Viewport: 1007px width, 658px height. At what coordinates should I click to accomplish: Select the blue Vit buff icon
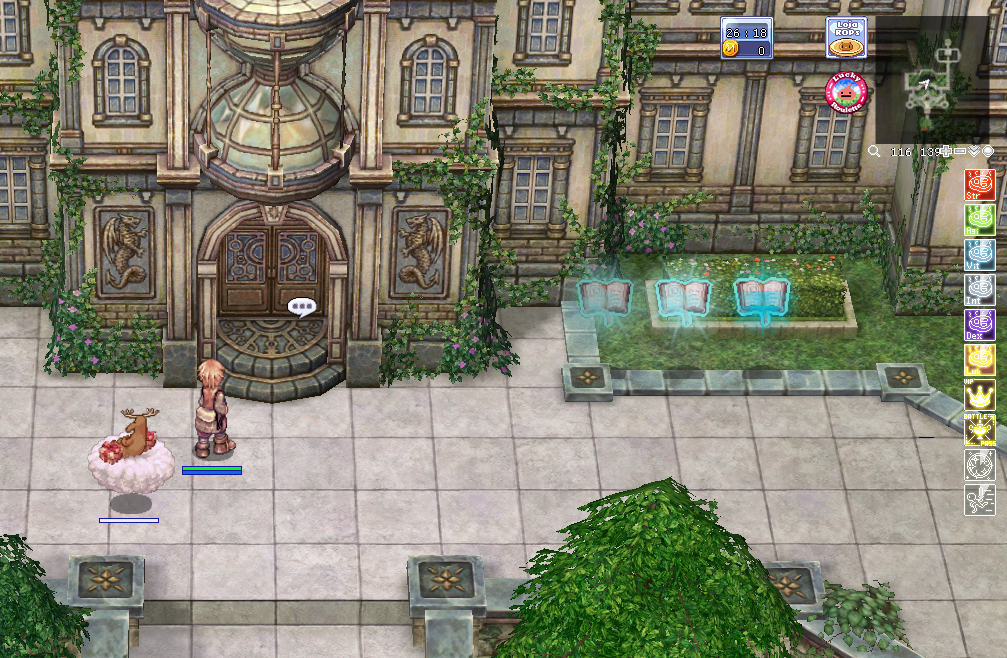[x=979, y=255]
